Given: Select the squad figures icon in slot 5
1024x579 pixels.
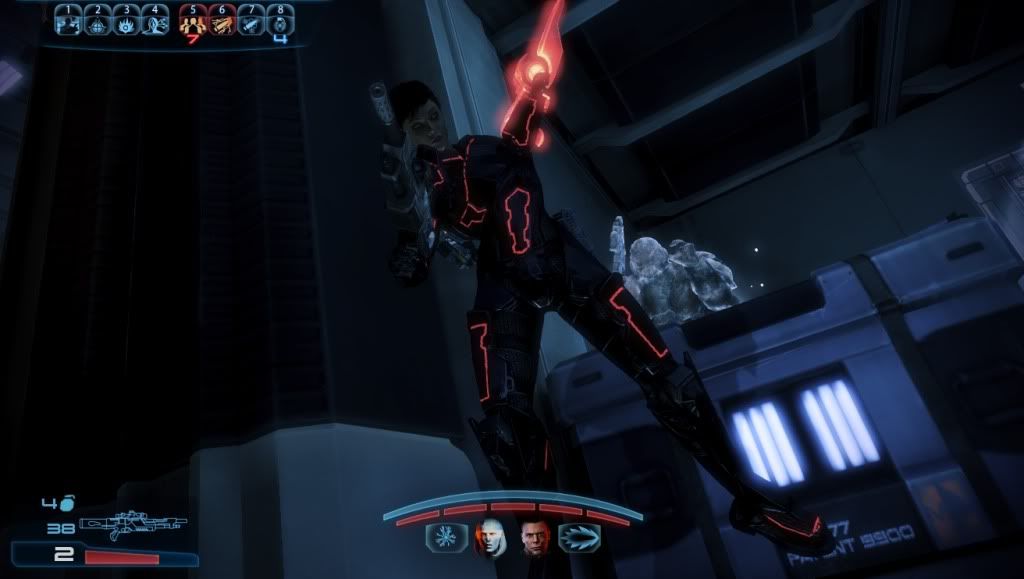Looking at the screenshot, I should 192,22.
